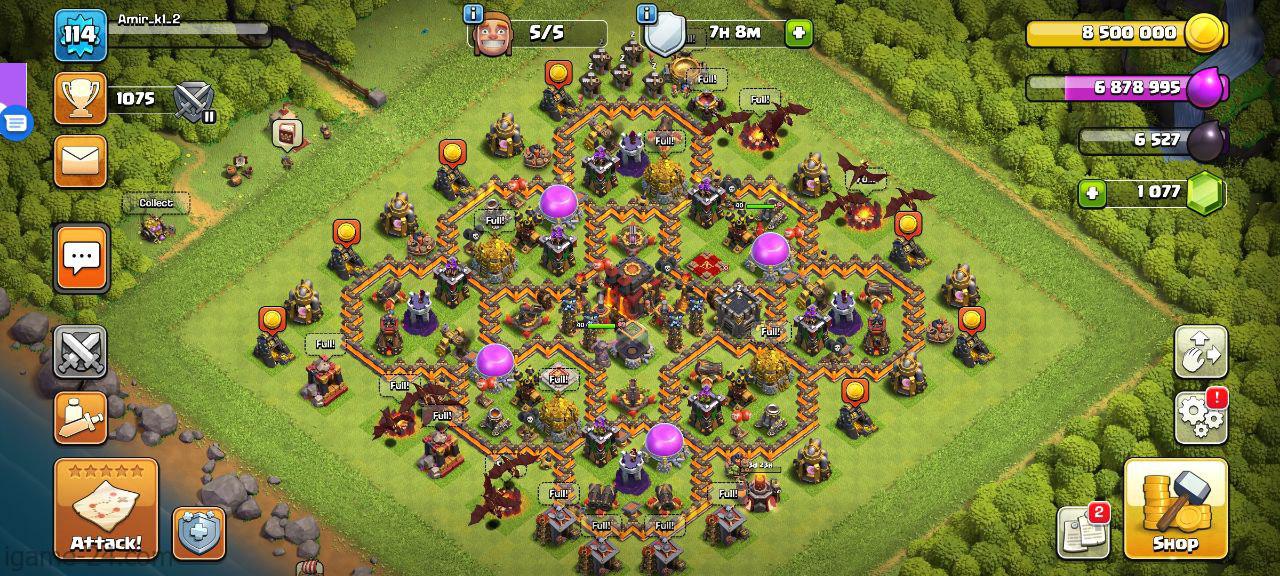Open the builder info button

click(473, 14)
